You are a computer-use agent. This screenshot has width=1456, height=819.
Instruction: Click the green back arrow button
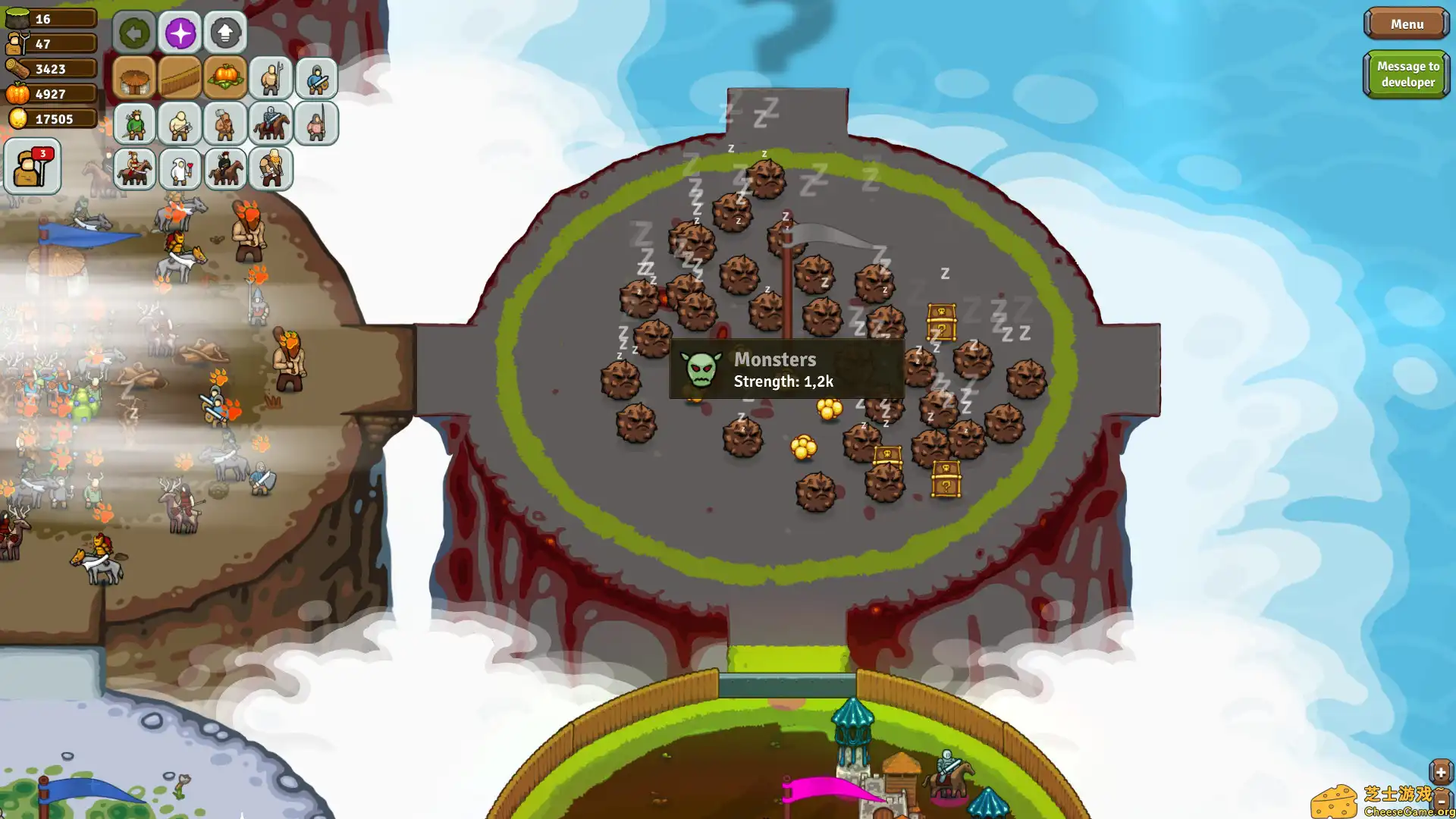133,33
